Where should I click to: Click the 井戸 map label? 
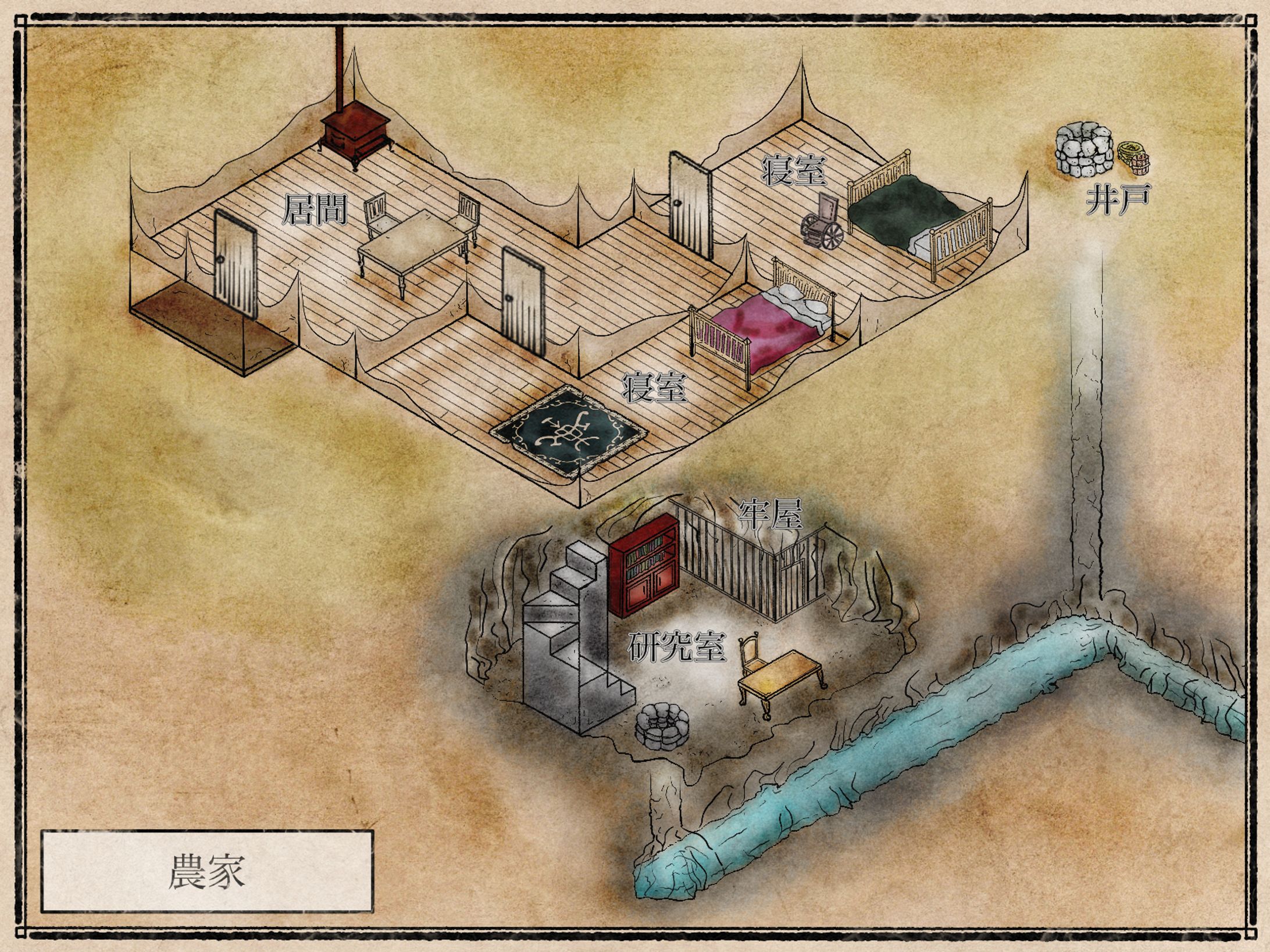coord(1118,200)
